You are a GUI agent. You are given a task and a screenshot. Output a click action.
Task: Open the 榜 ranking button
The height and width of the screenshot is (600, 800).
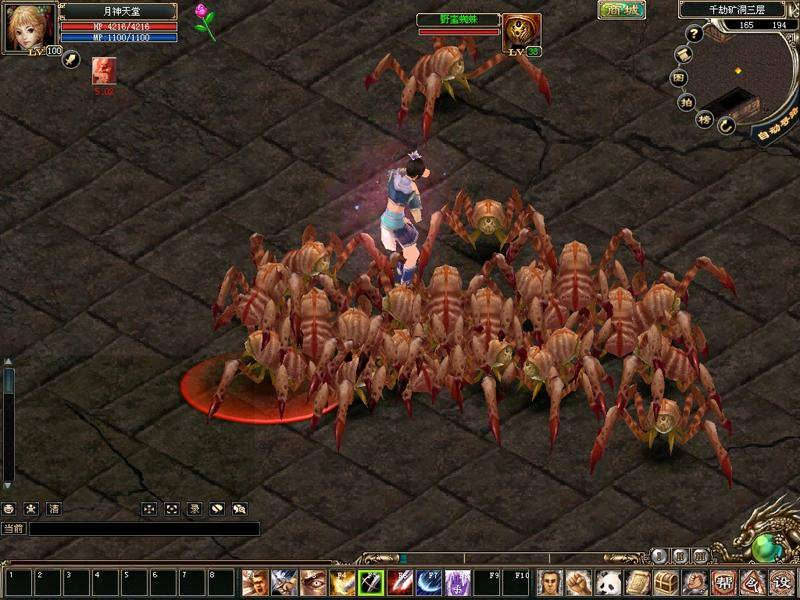[x=703, y=119]
